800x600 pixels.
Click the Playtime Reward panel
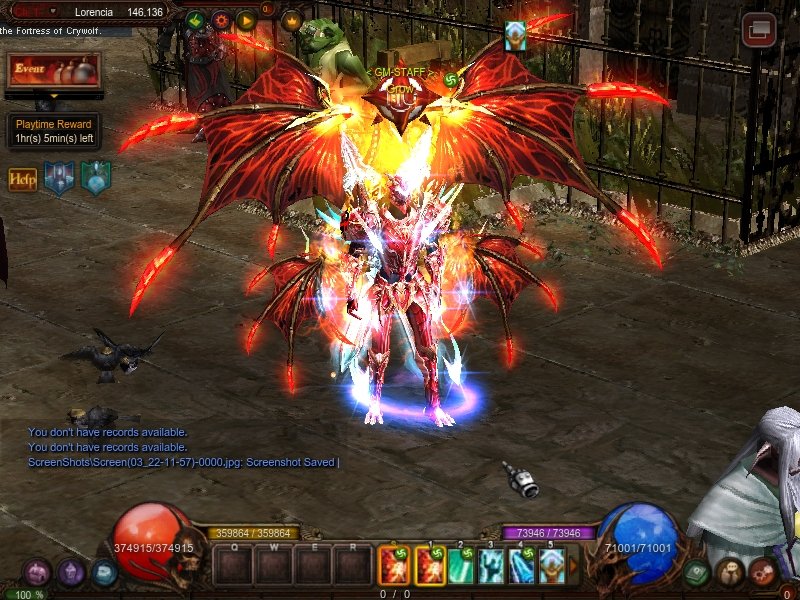pos(54,131)
